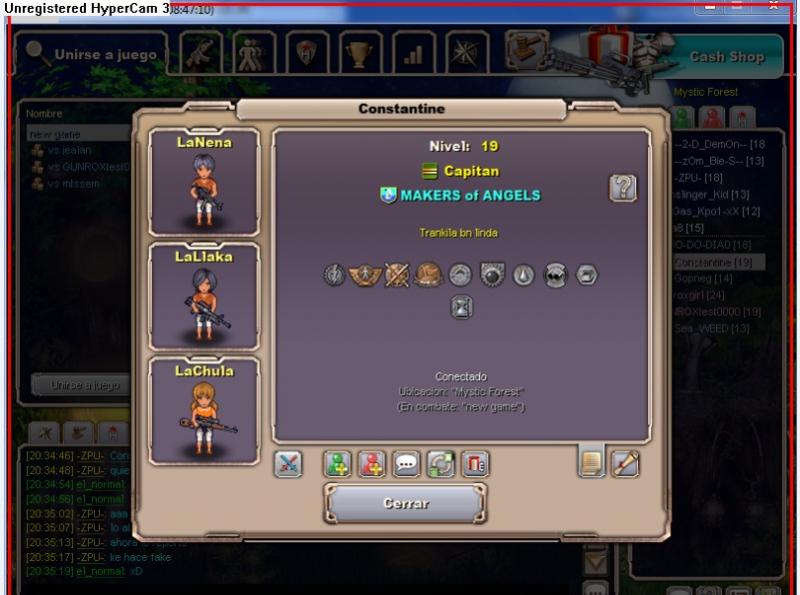Open the Cash Shop
Image resolution: width=800 pixels, height=595 pixels.
[726, 57]
